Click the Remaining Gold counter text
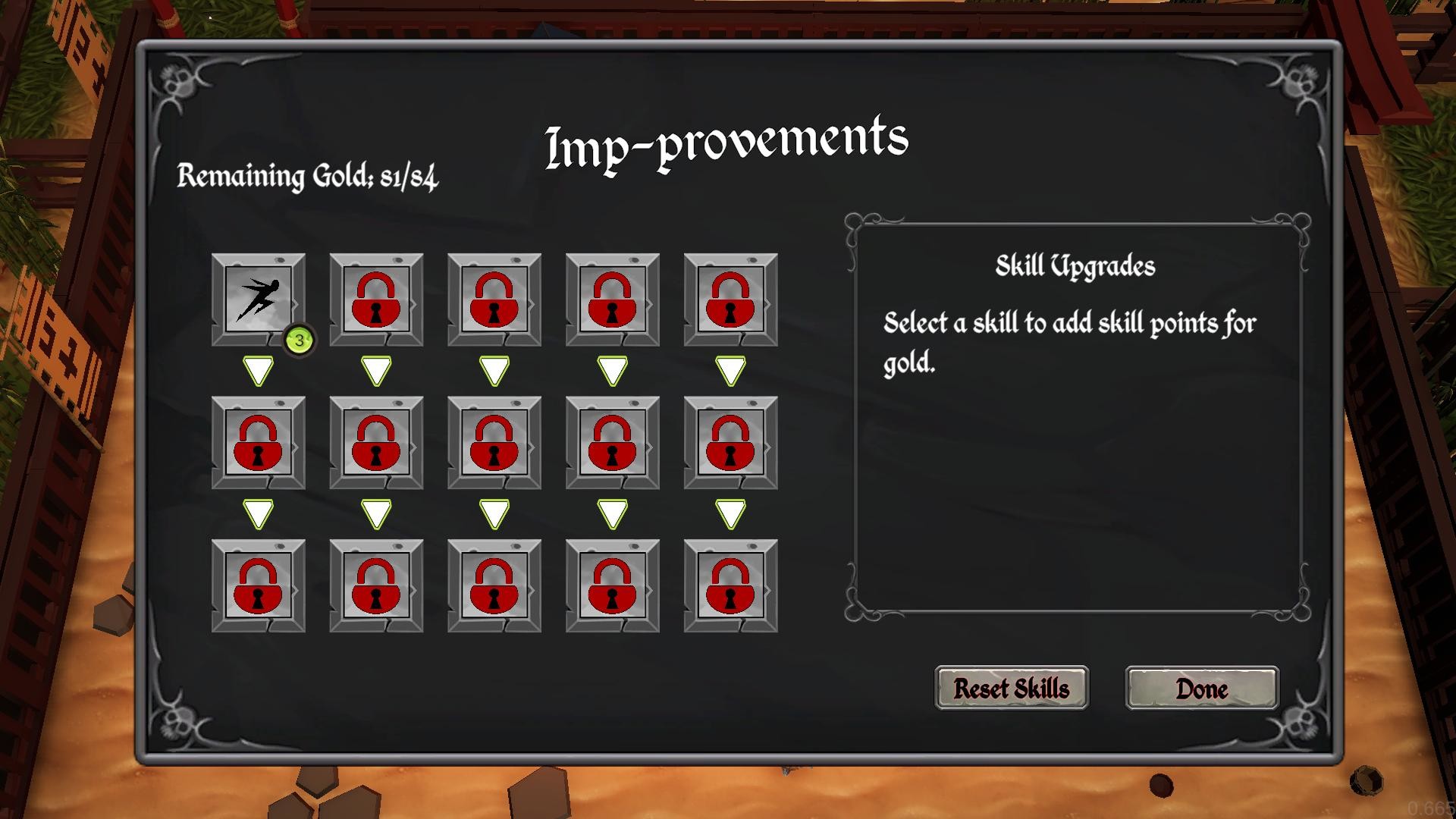Screen dimensions: 1456x819 (309, 177)
